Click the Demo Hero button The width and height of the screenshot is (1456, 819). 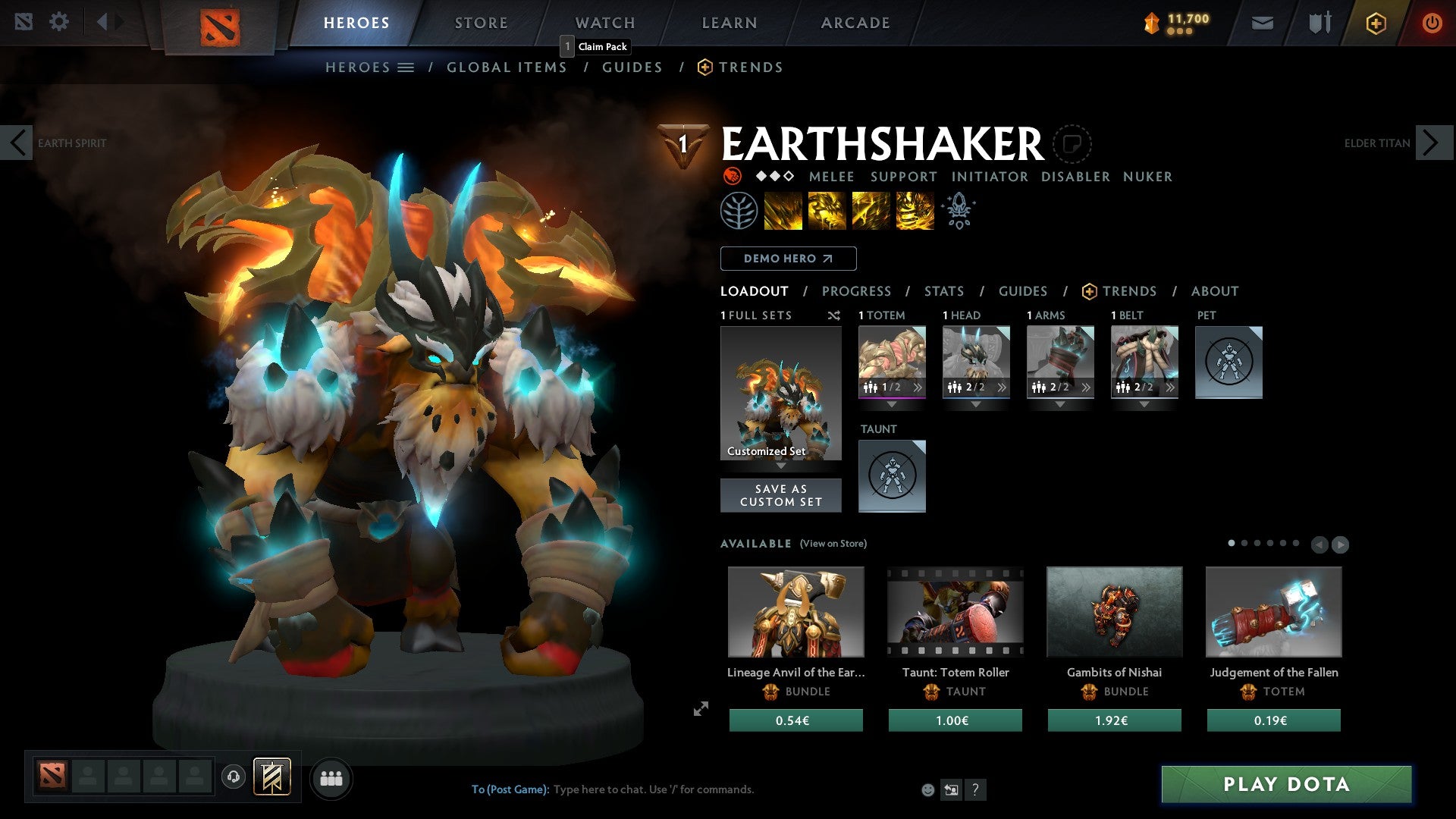pyautogui.click(x=788, y=259)
